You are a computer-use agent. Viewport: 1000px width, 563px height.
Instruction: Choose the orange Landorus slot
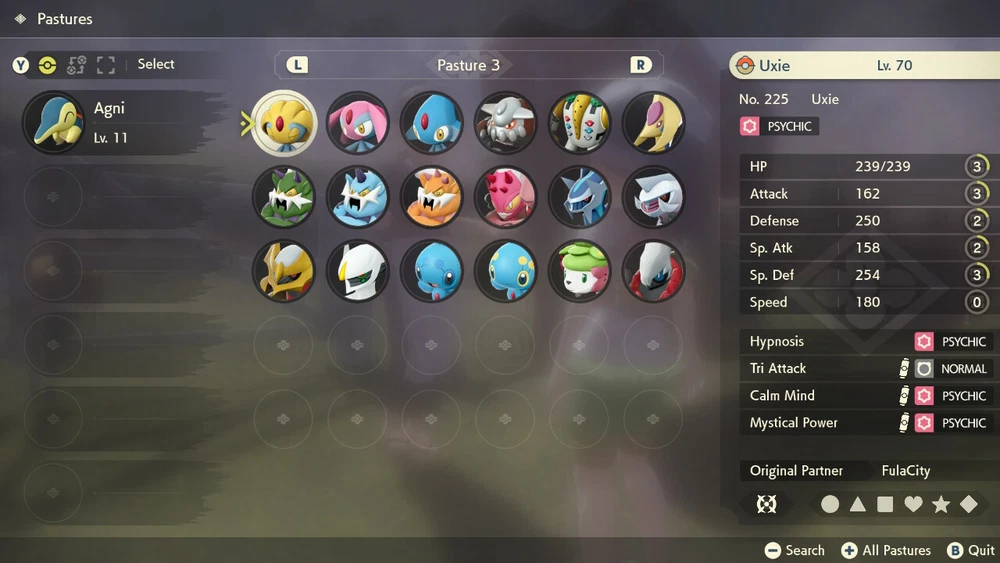432,197
